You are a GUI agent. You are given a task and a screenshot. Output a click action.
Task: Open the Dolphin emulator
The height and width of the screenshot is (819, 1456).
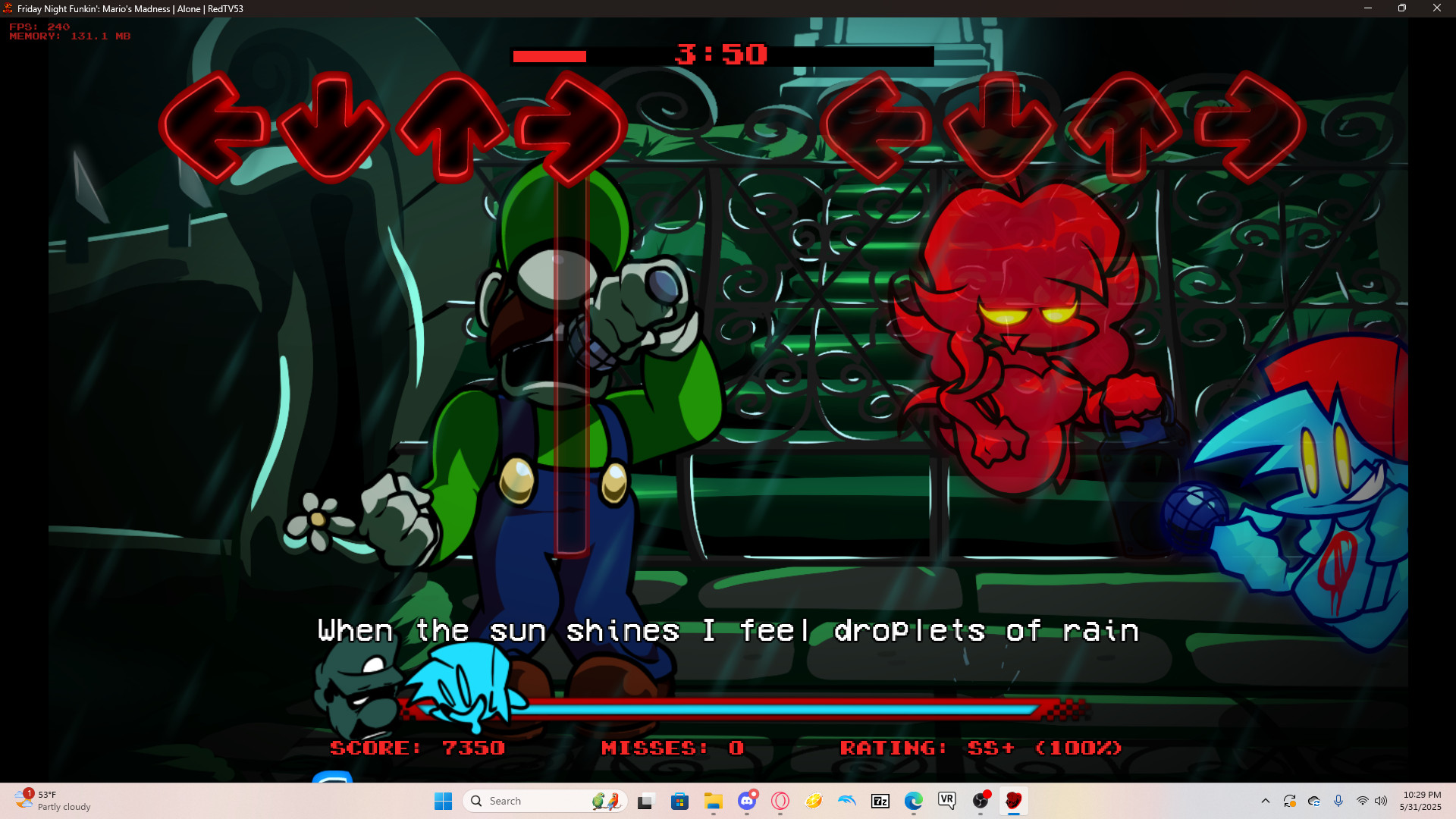pyautogui.click(x=846, y=801)
